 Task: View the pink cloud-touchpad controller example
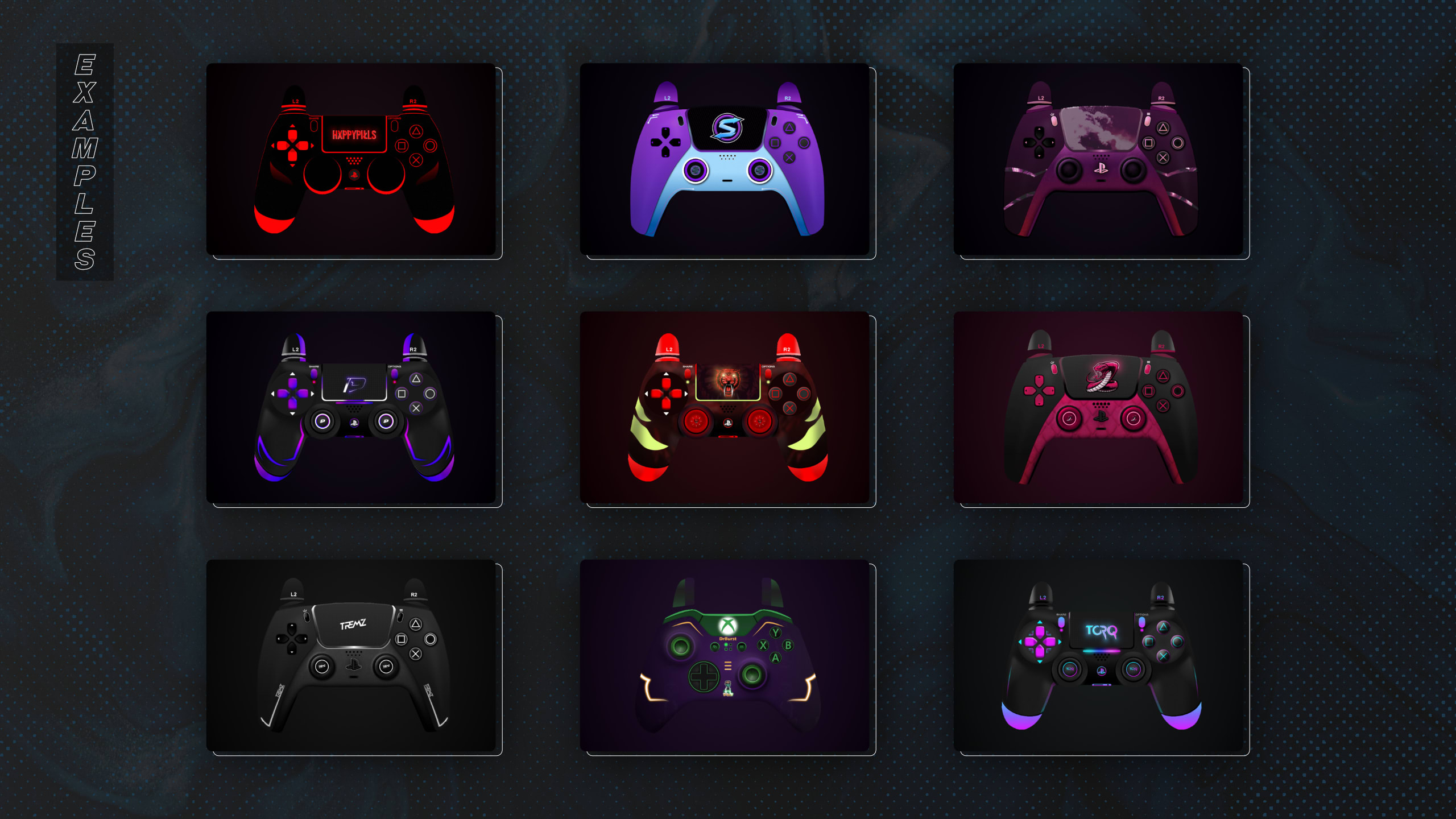[1098, 159]
